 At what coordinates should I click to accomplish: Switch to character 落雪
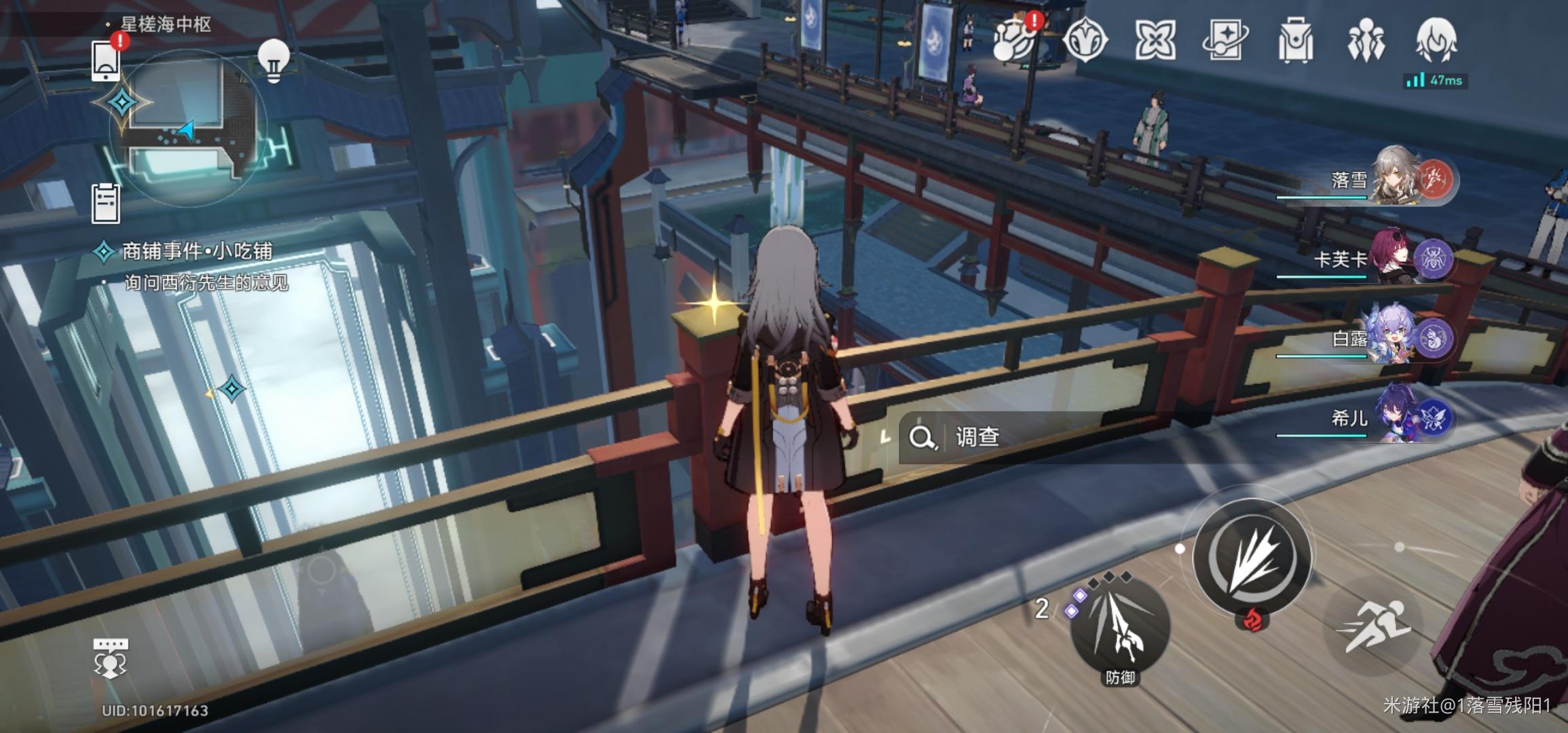(x=1398, y=179)
